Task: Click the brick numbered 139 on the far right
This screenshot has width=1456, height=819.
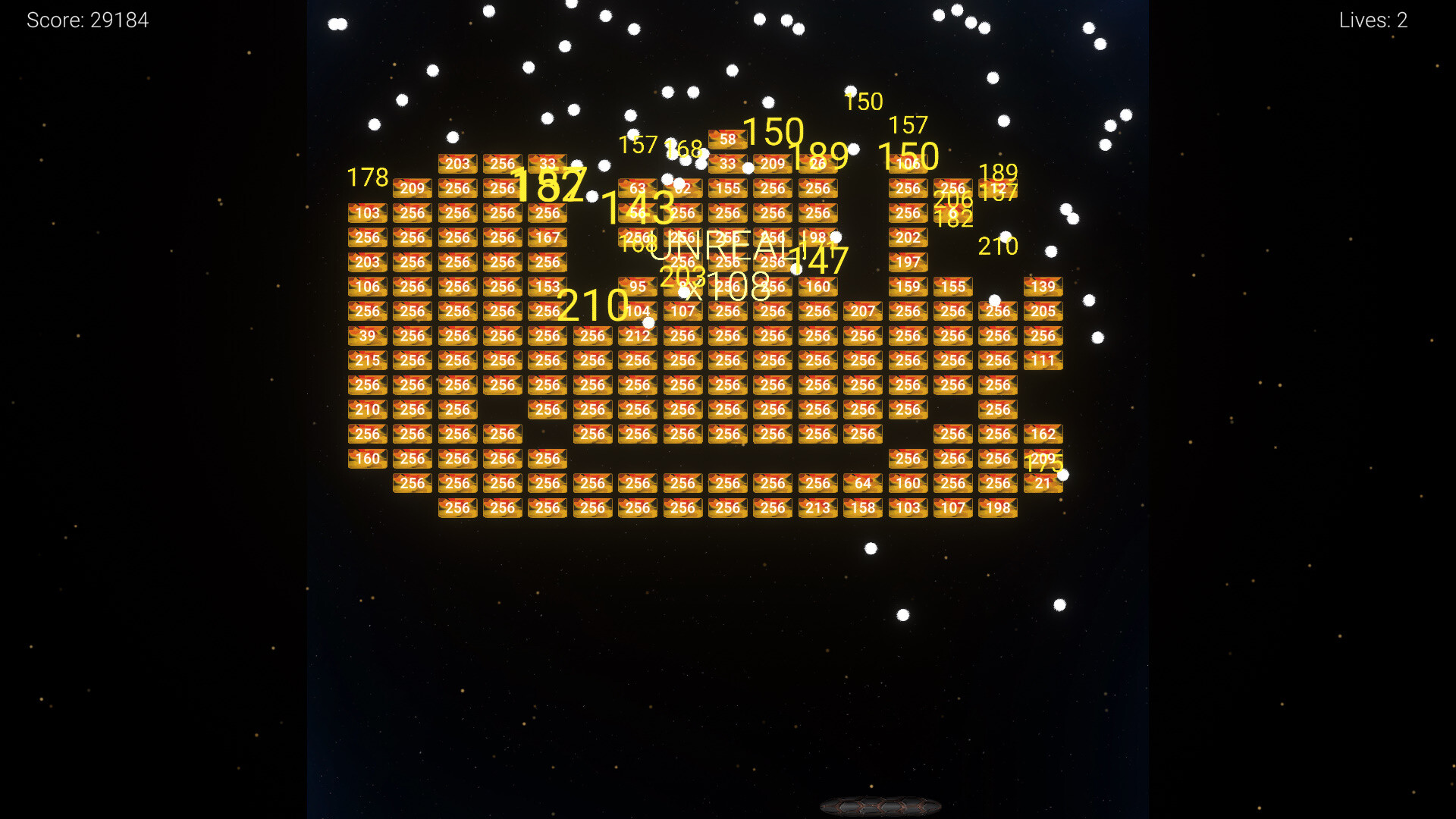Action: (x=1043, y=287)
